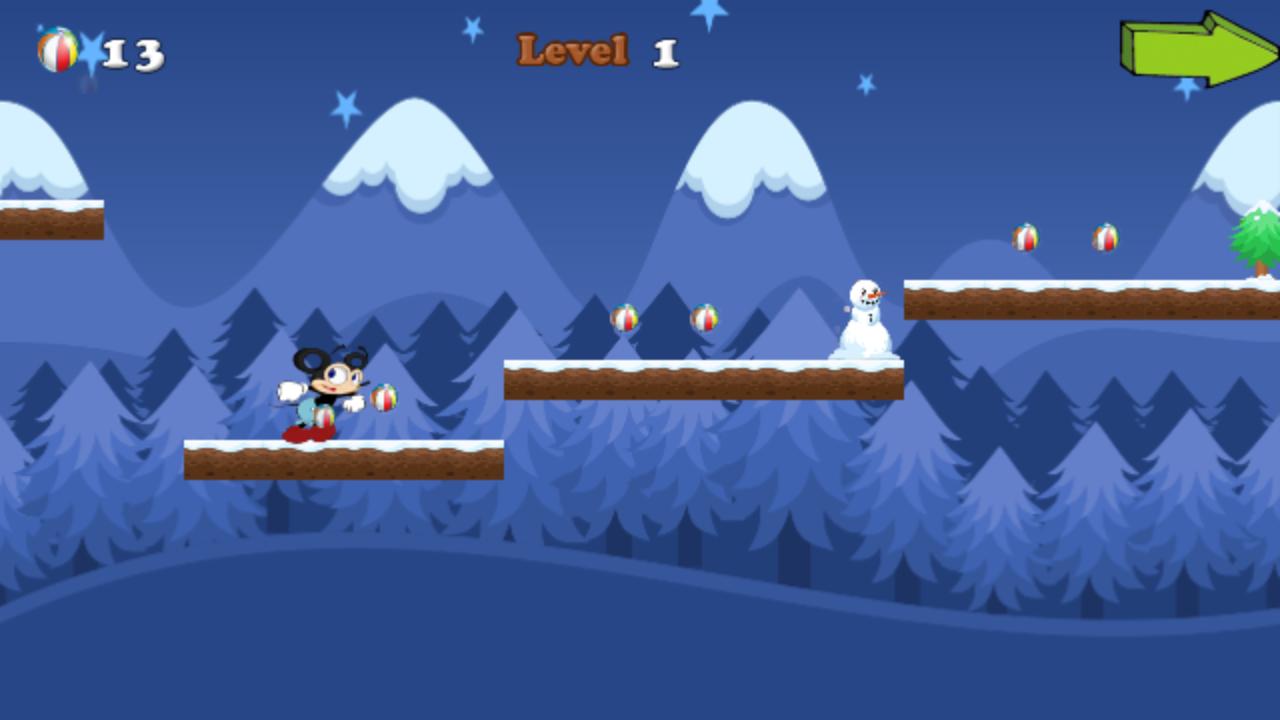Image resolution: width=1280 pixels, height=720 pixels.
Task: Click the small platform in top-left corner
Action: [x=50, y=222]
